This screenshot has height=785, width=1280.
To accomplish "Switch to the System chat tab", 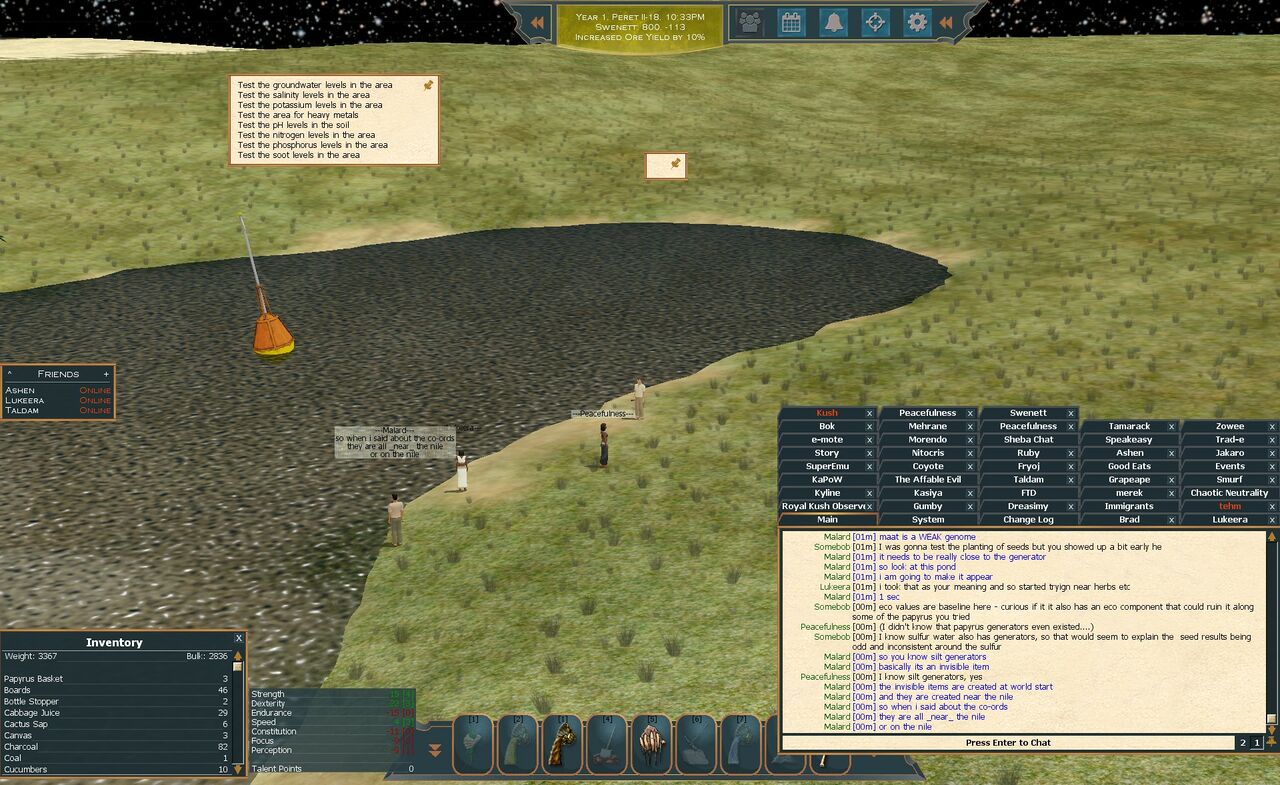I will (927, 520).
